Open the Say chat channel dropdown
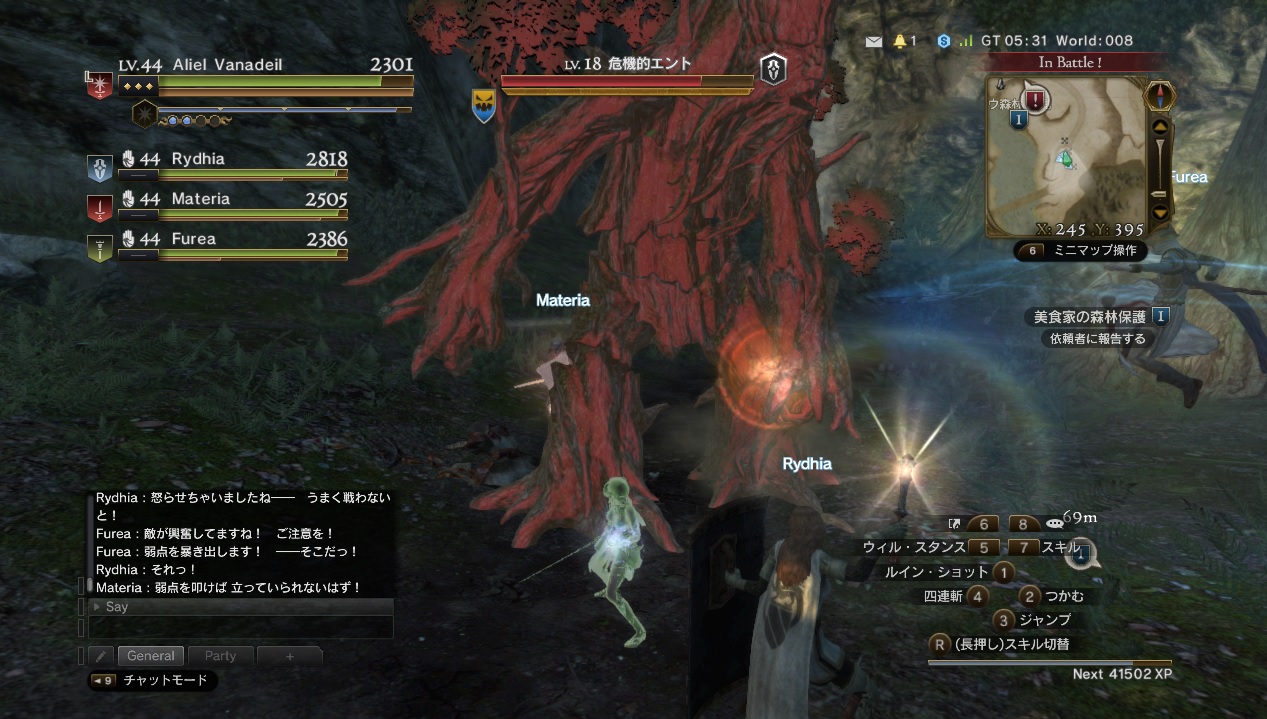1267x719 pixels. point(240,607)
